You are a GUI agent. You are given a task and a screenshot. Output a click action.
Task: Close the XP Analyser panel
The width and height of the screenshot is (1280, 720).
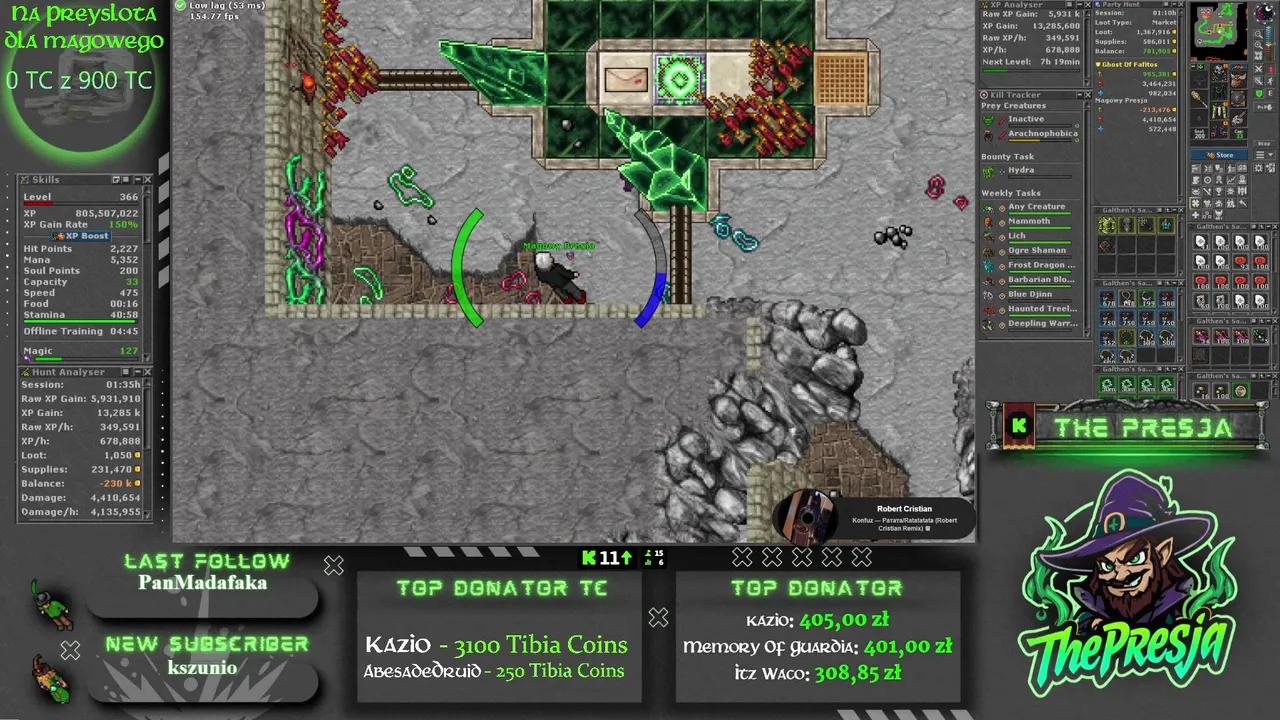coord(1086,5)
